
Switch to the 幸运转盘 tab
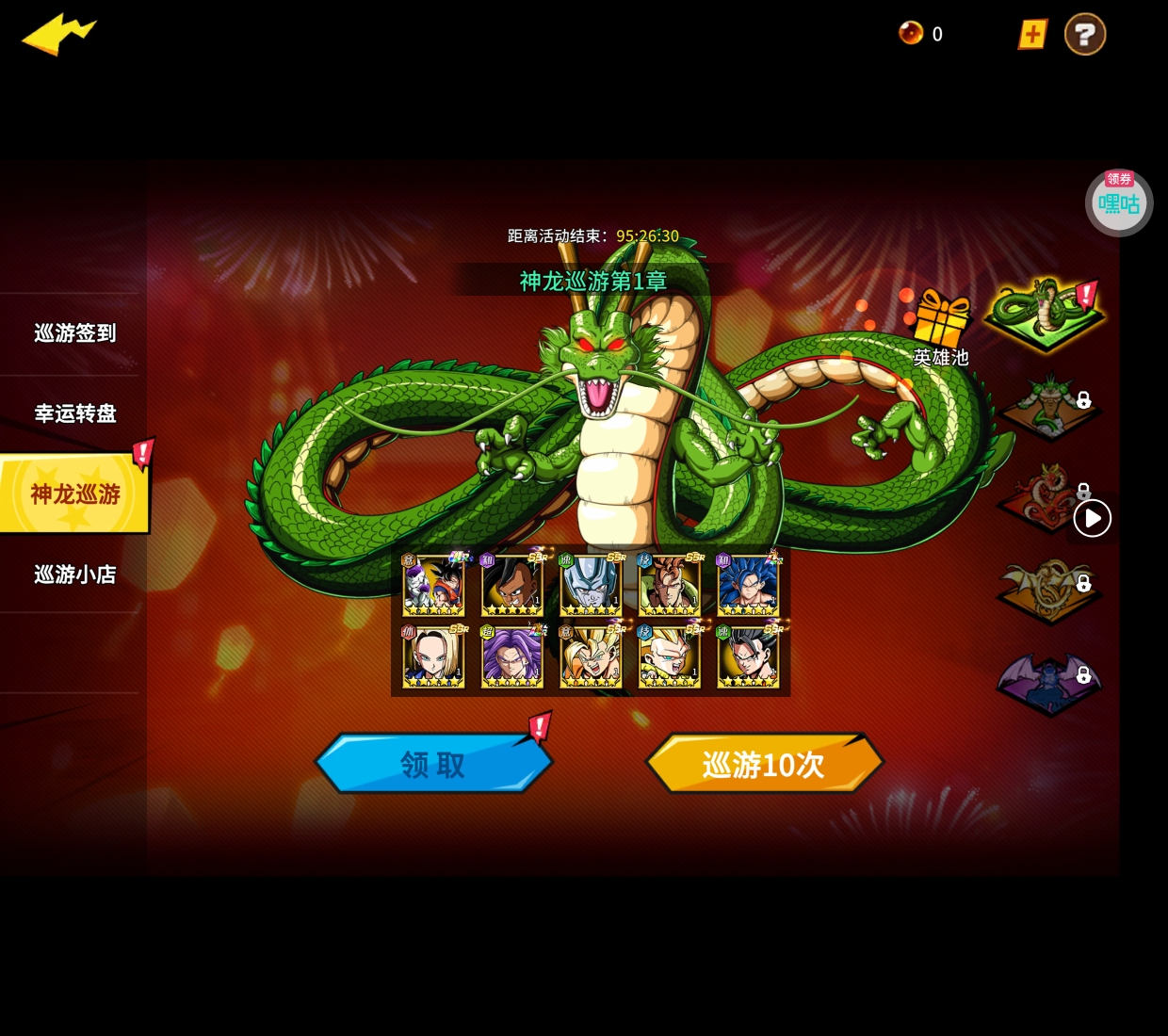(74, 413)
